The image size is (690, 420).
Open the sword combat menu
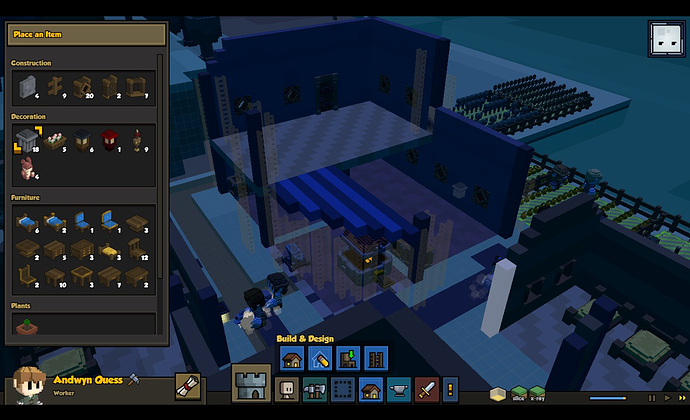pyautogui.click(x=426, y=389)
